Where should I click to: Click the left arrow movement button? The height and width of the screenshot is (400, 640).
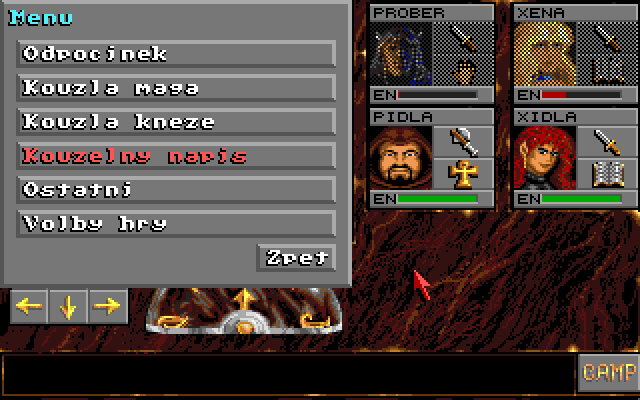point(29,307)
